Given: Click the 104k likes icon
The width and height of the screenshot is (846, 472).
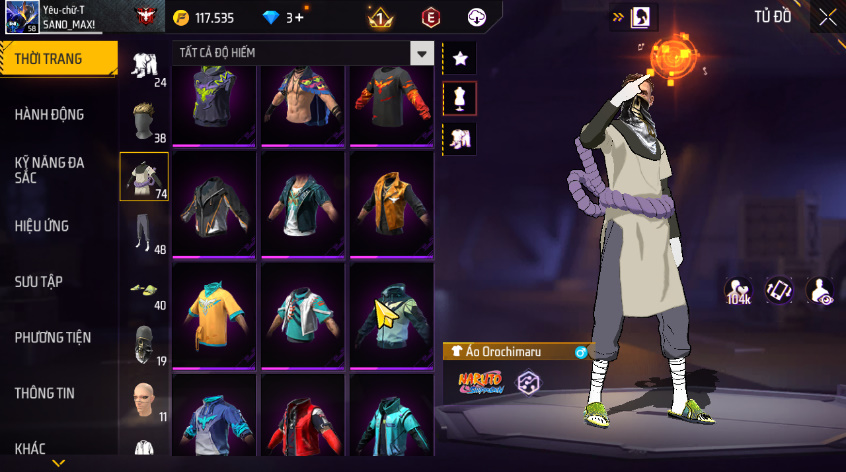Looking at the screenshot, I should [x=740, y=291].
